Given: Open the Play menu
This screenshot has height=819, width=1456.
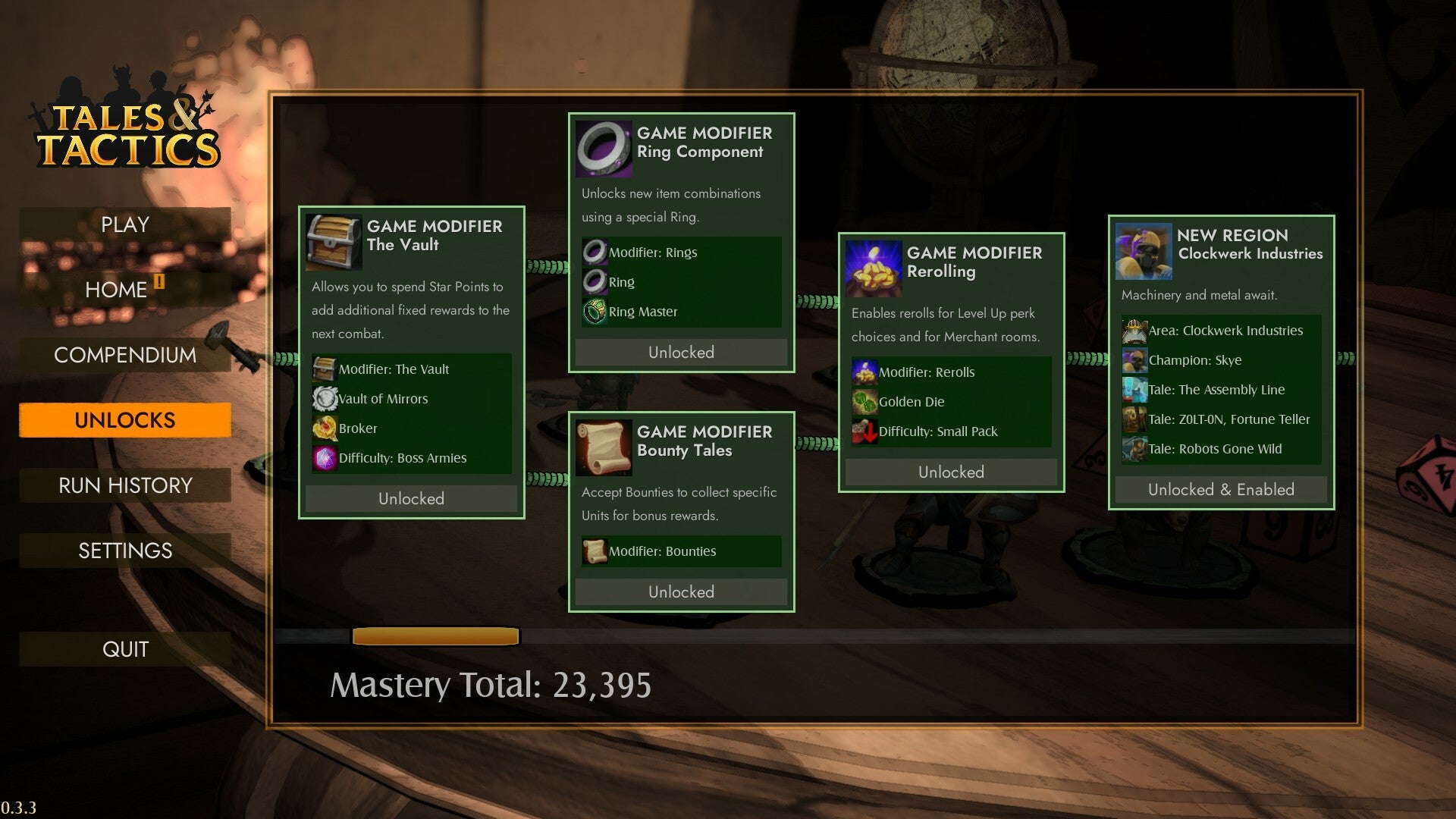Looking at the screenshot, I should 125,225.
